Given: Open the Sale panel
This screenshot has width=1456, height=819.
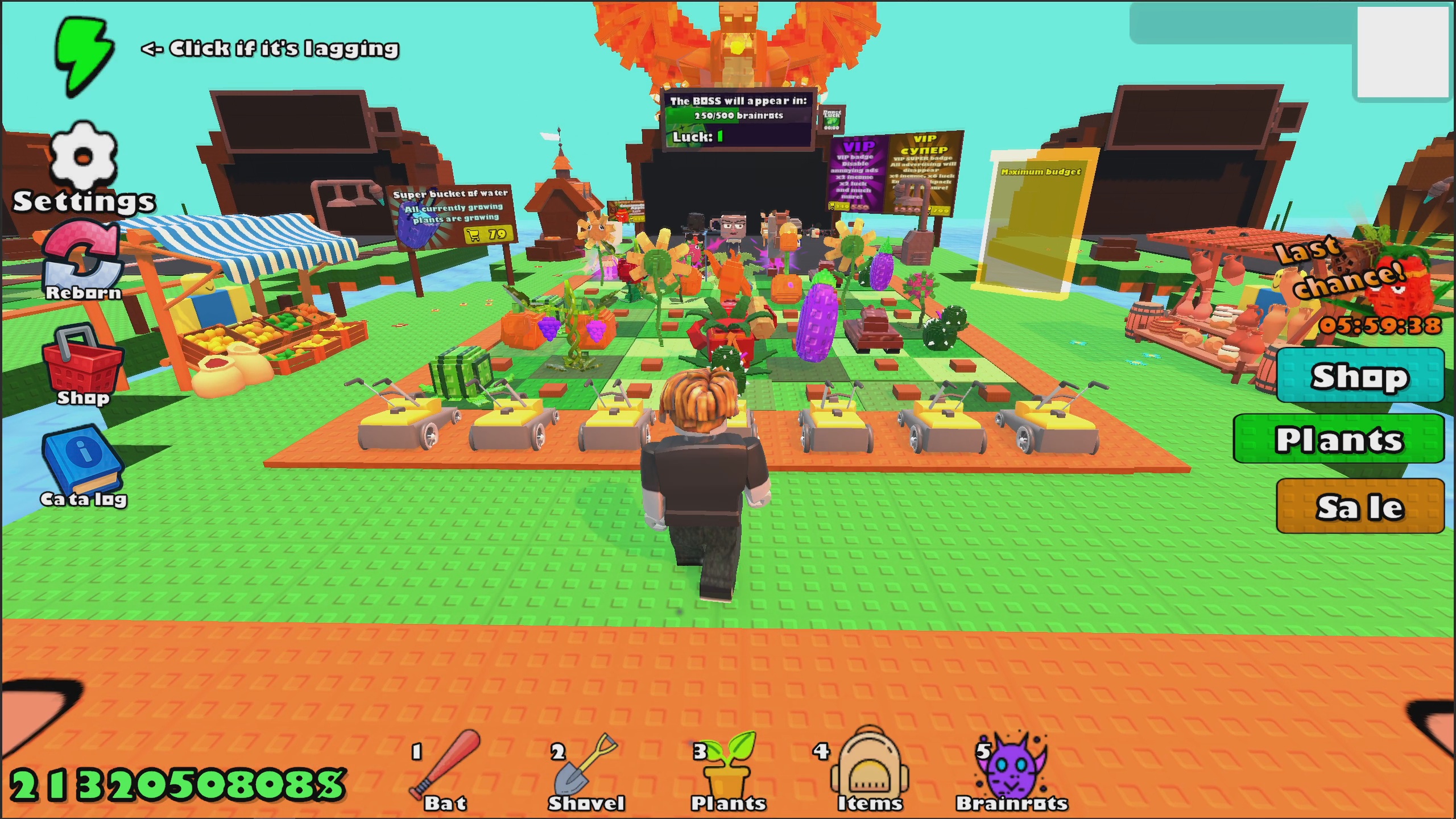Looking at the screenshot, I should coord(1359,506).
